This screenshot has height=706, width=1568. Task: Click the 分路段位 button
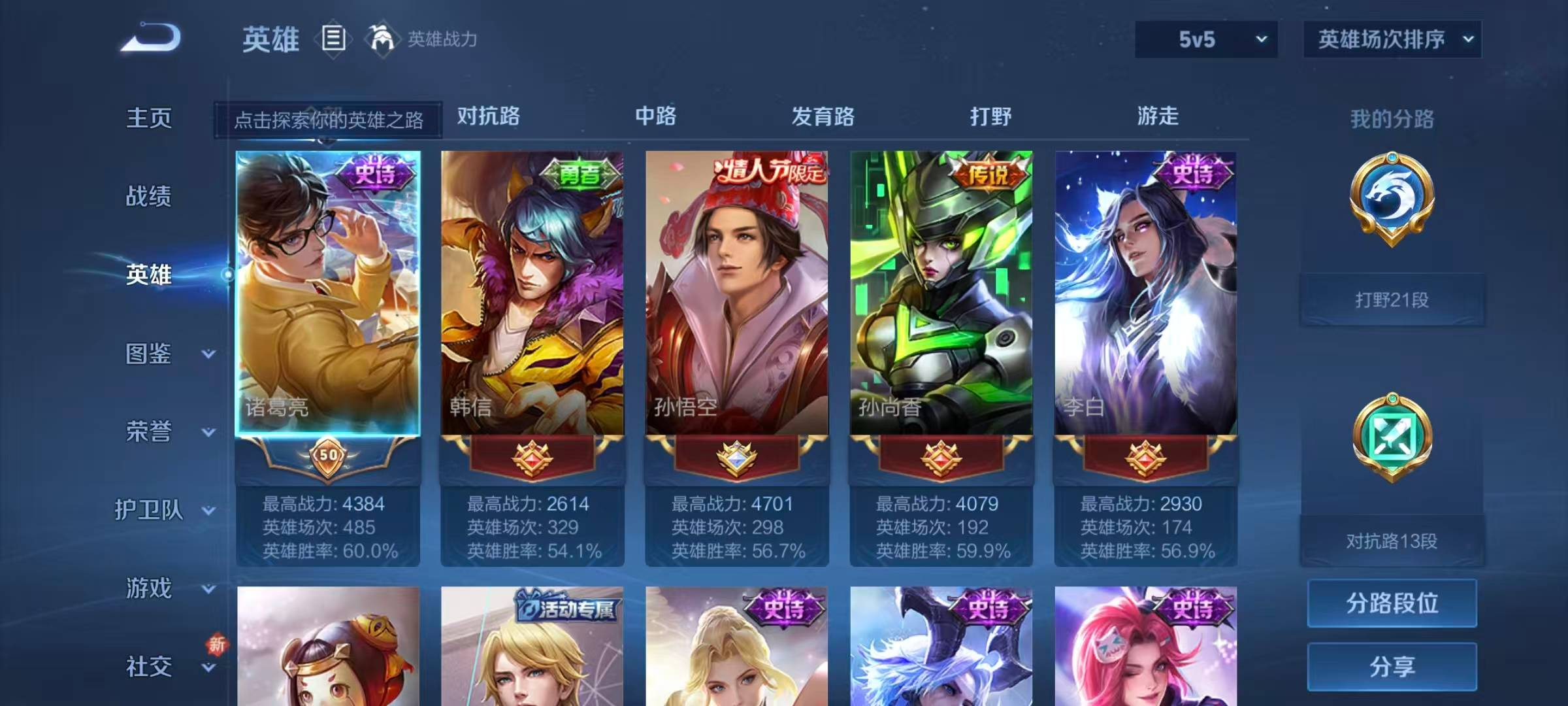1392,603
